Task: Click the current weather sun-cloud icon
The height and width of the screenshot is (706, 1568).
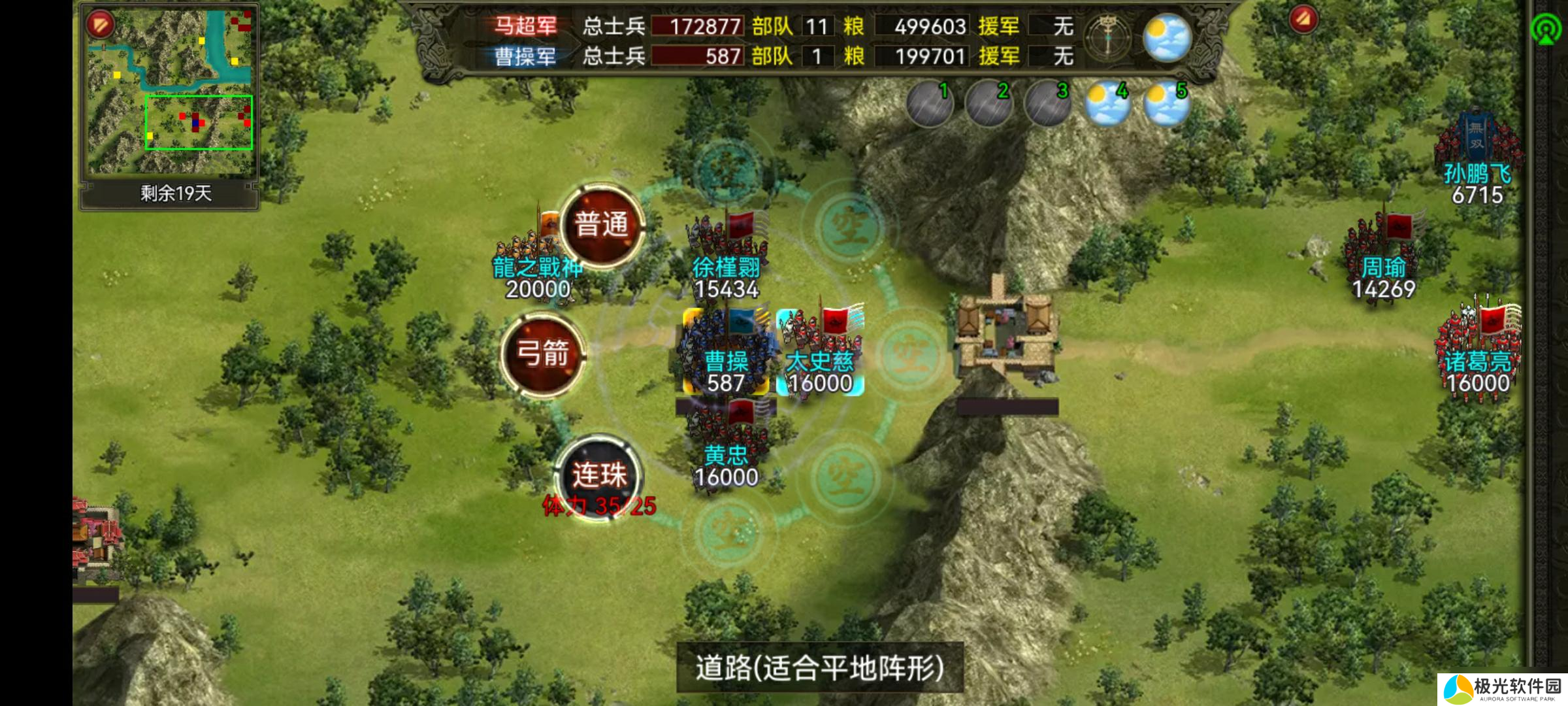Action: click(1167, 37)
